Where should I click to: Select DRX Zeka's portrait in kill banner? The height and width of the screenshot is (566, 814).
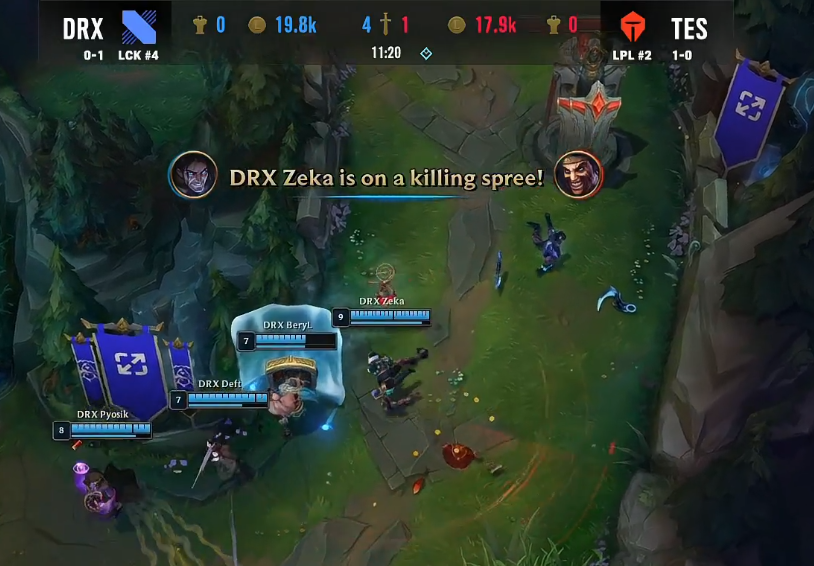(194, 177)
